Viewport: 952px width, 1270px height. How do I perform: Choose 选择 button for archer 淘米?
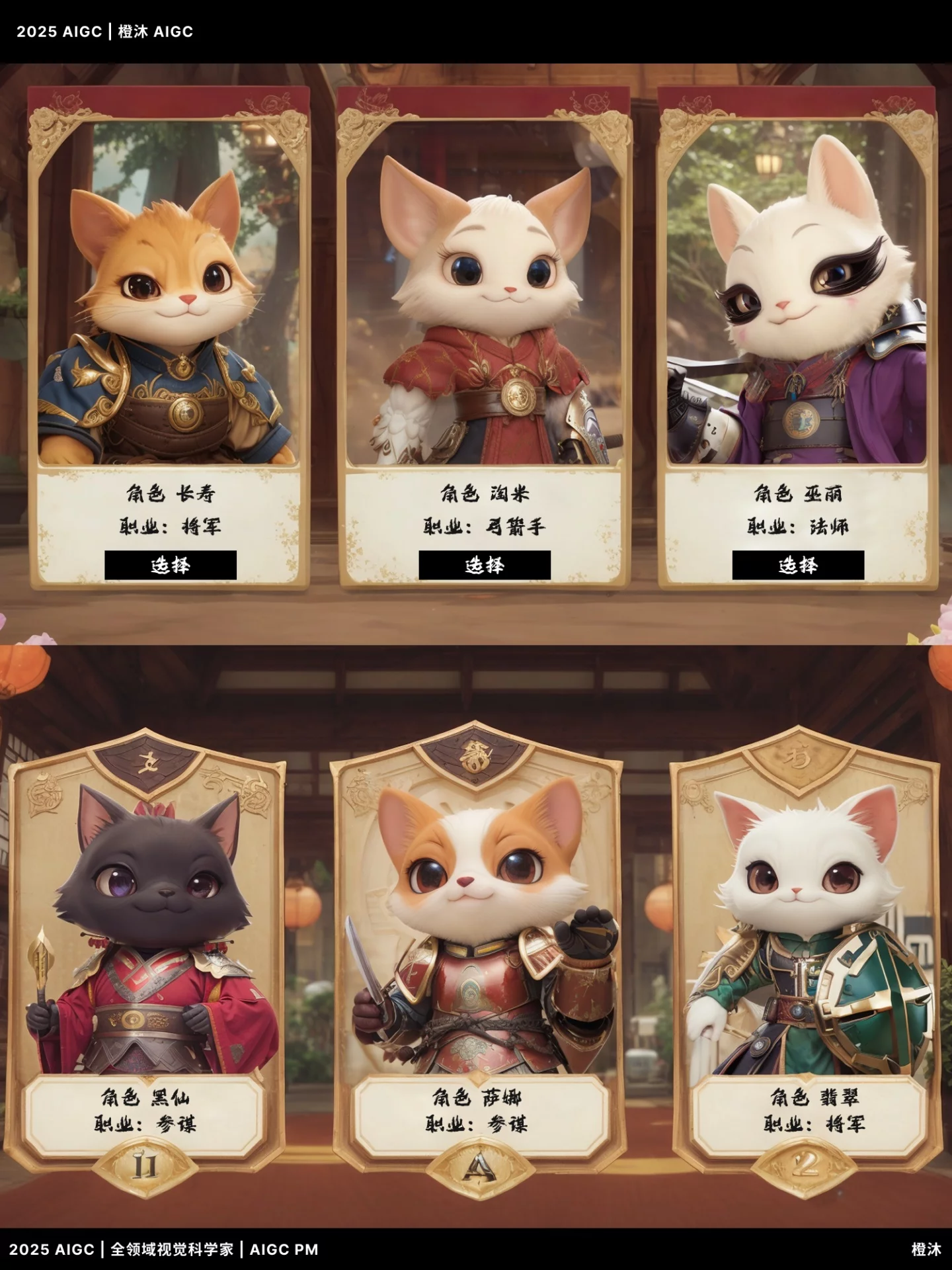pos(485,565)
